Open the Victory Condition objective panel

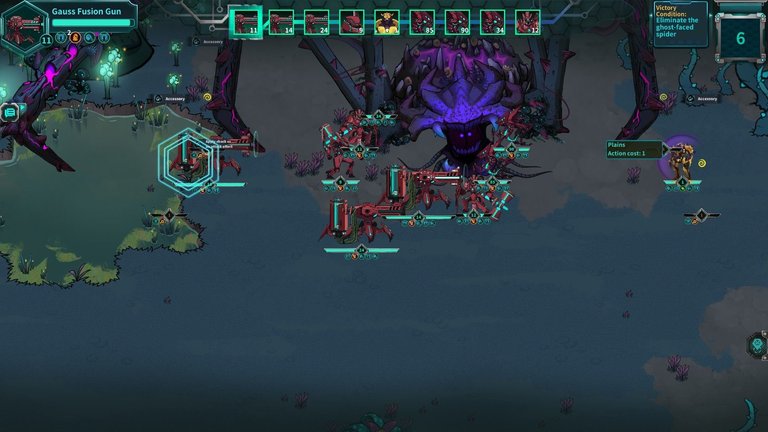tap(680, 21)
